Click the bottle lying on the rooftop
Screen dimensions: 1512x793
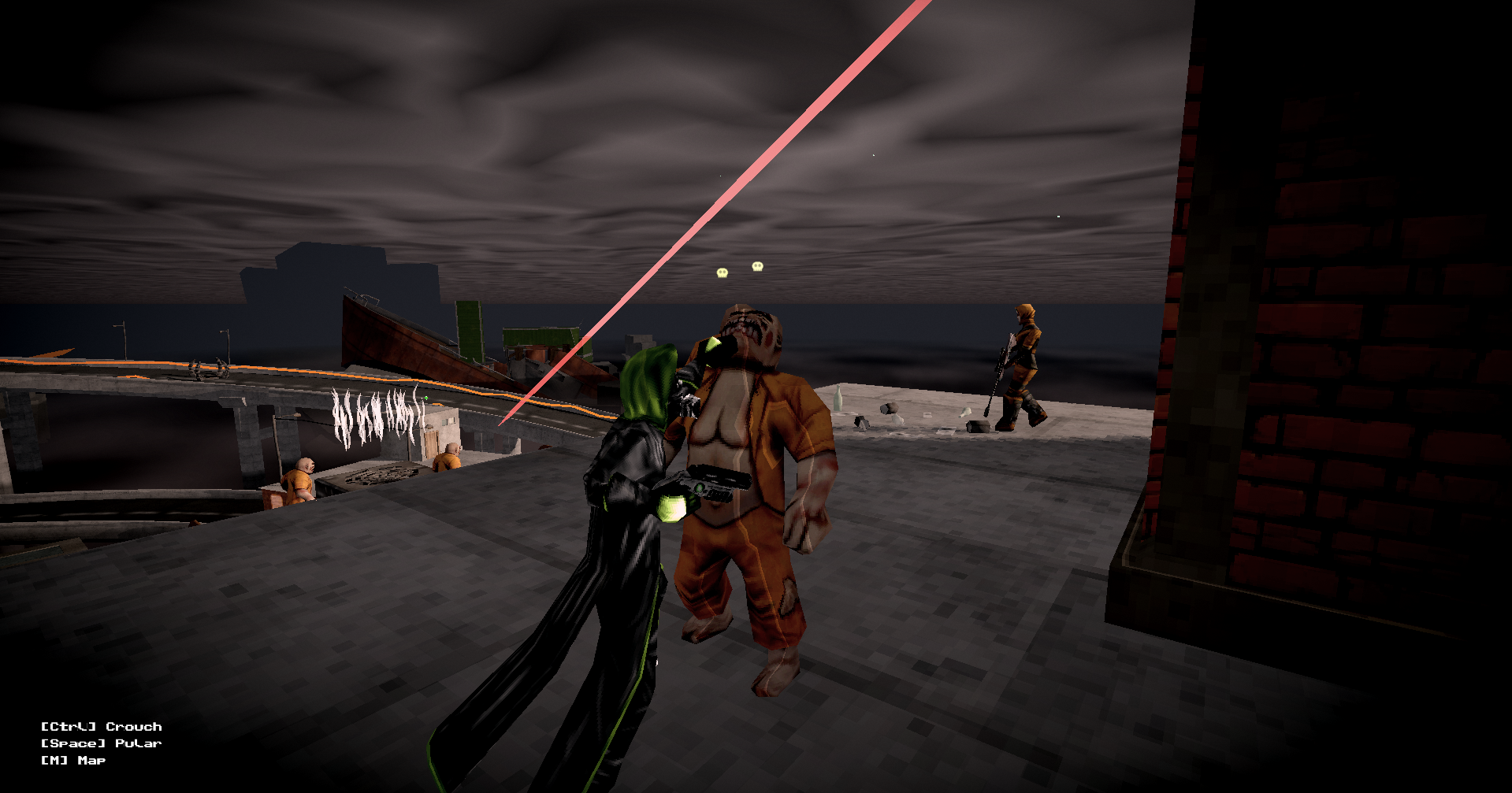point(838,397)
